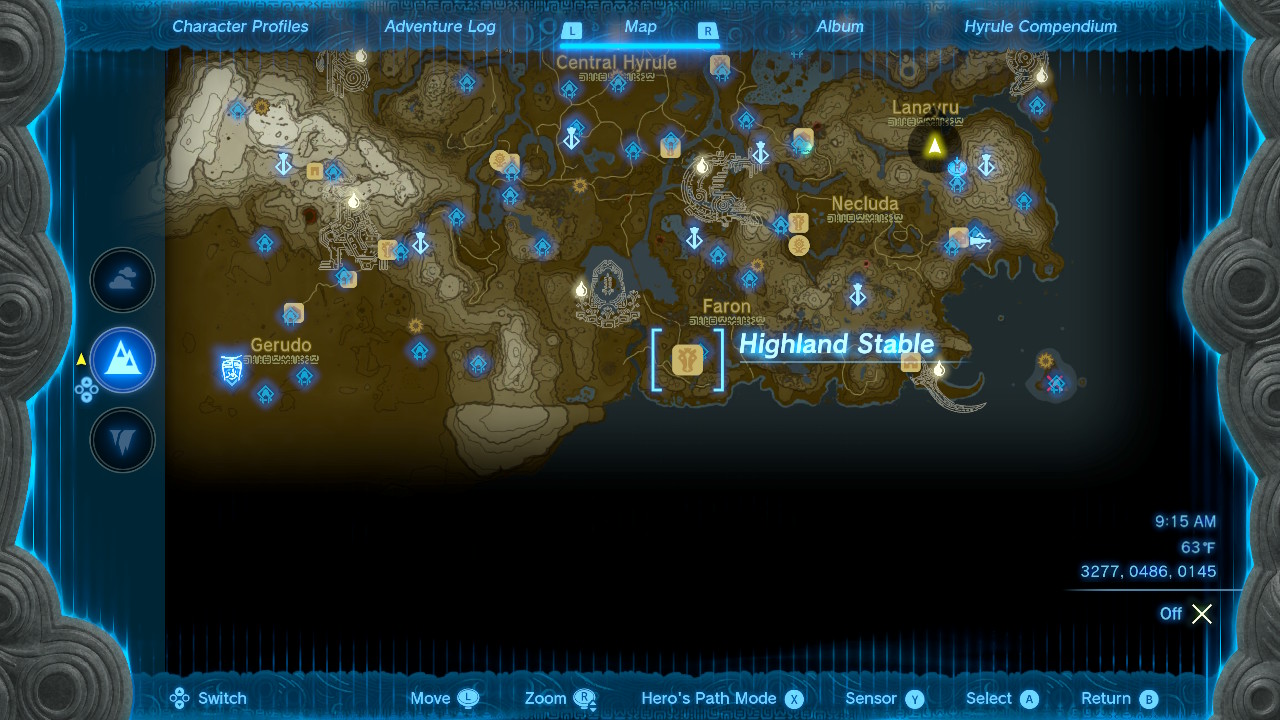
Task: Click the coordinates readout
Action: point(1147,571)
